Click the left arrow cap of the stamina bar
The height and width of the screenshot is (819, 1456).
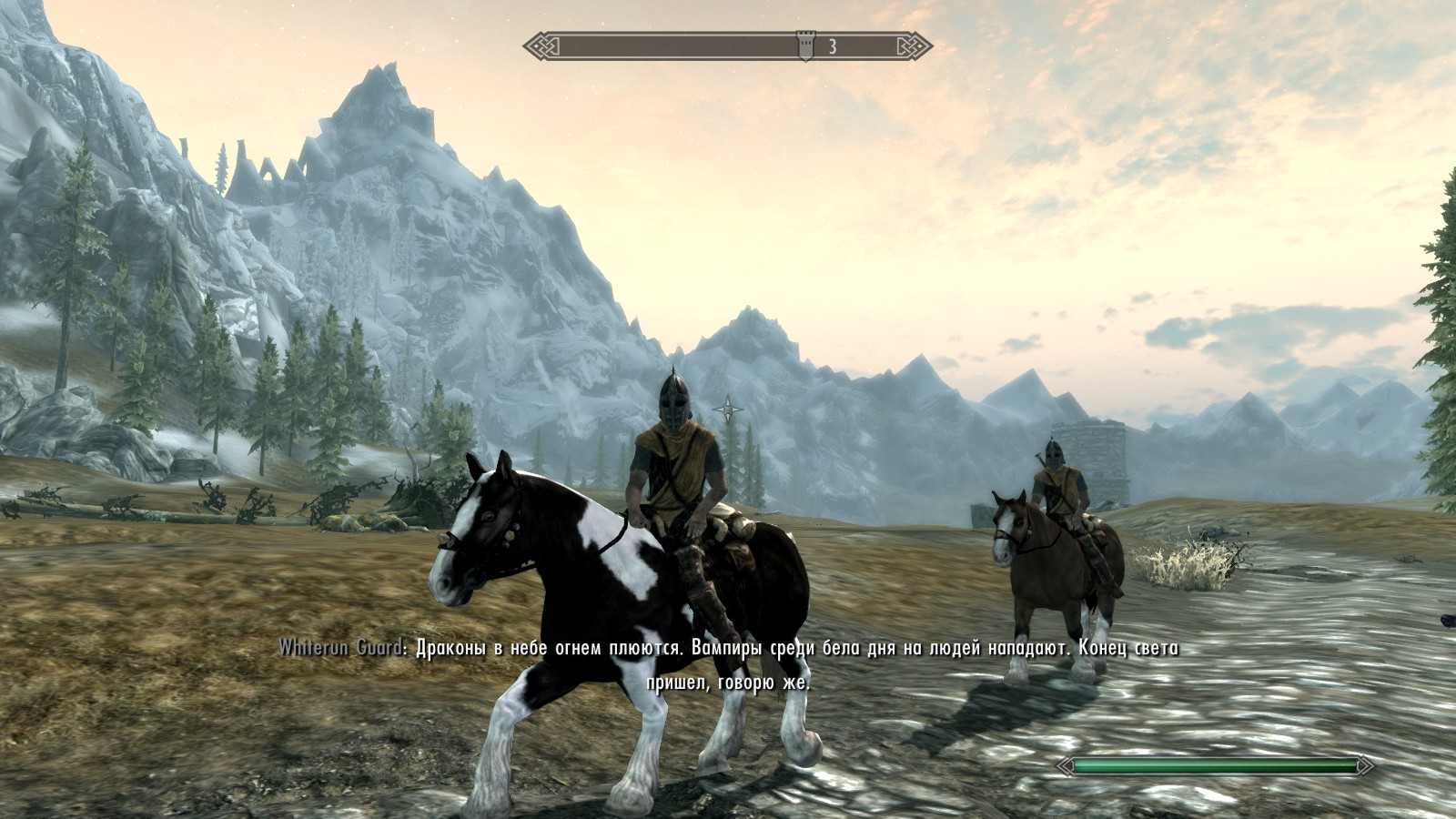pos(1063,767)
